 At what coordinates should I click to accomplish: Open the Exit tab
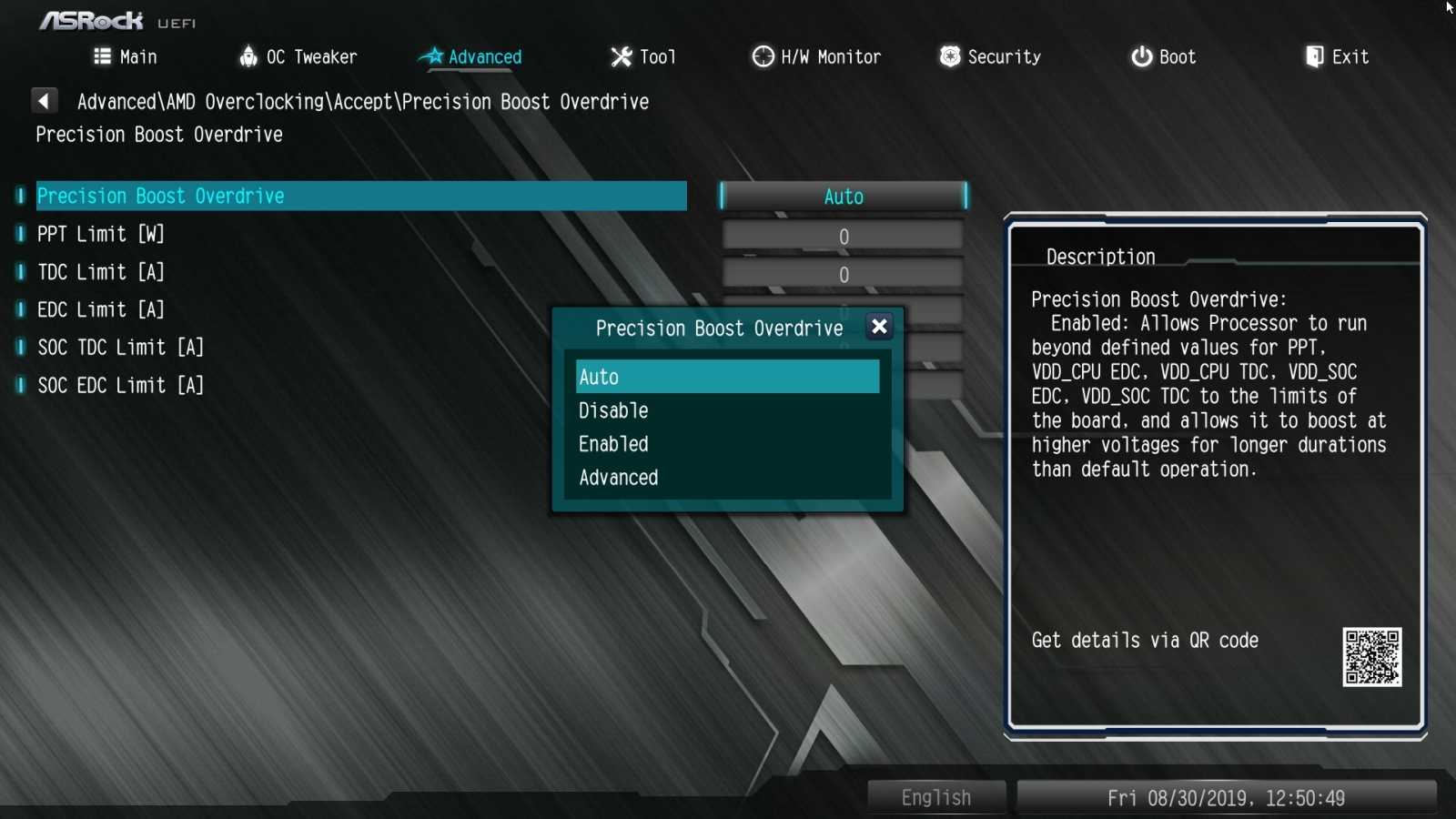pos(1337,57)
